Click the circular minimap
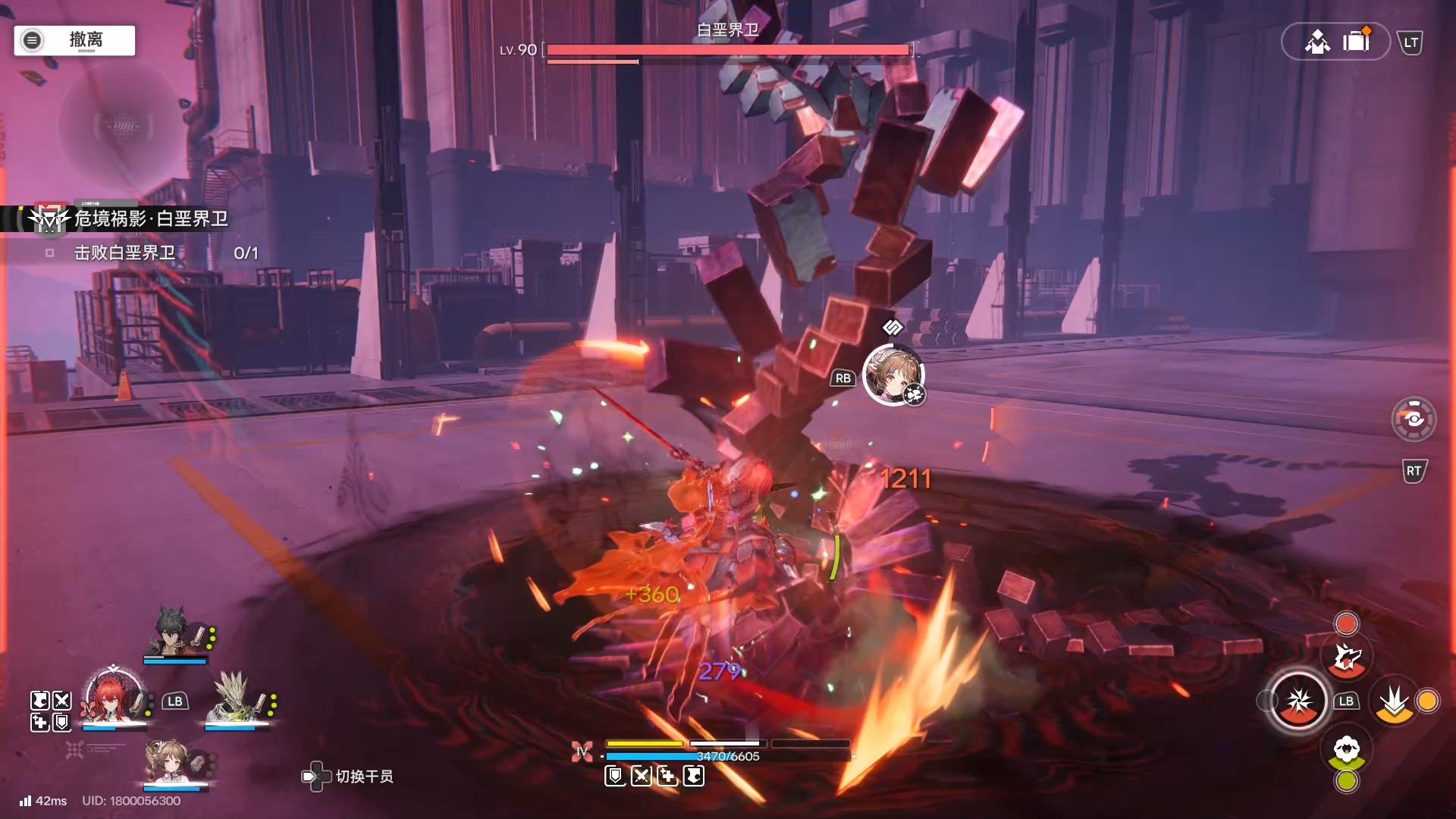 tap(121, 125)
